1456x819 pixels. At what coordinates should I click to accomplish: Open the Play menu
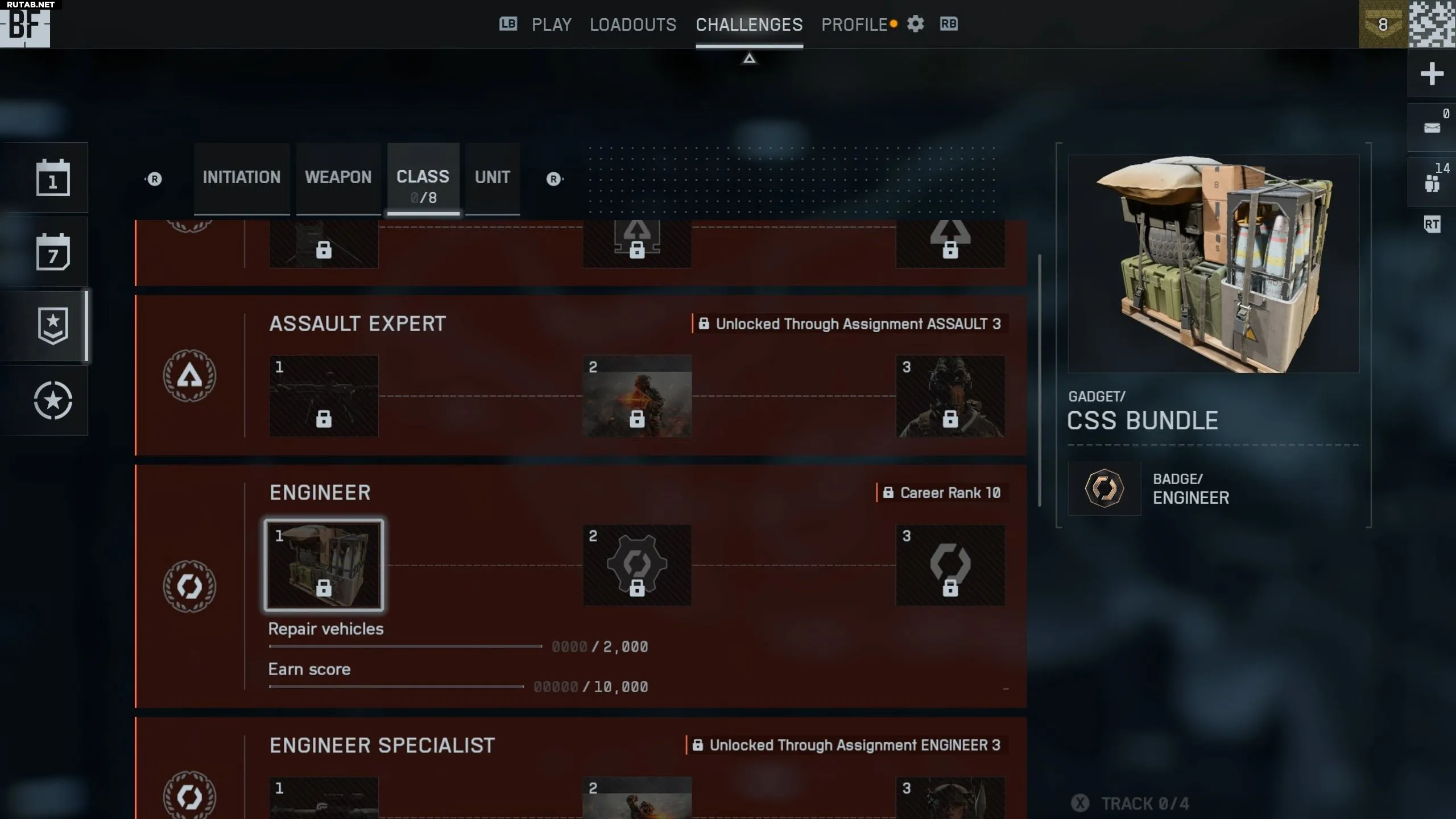coord(551,24)
